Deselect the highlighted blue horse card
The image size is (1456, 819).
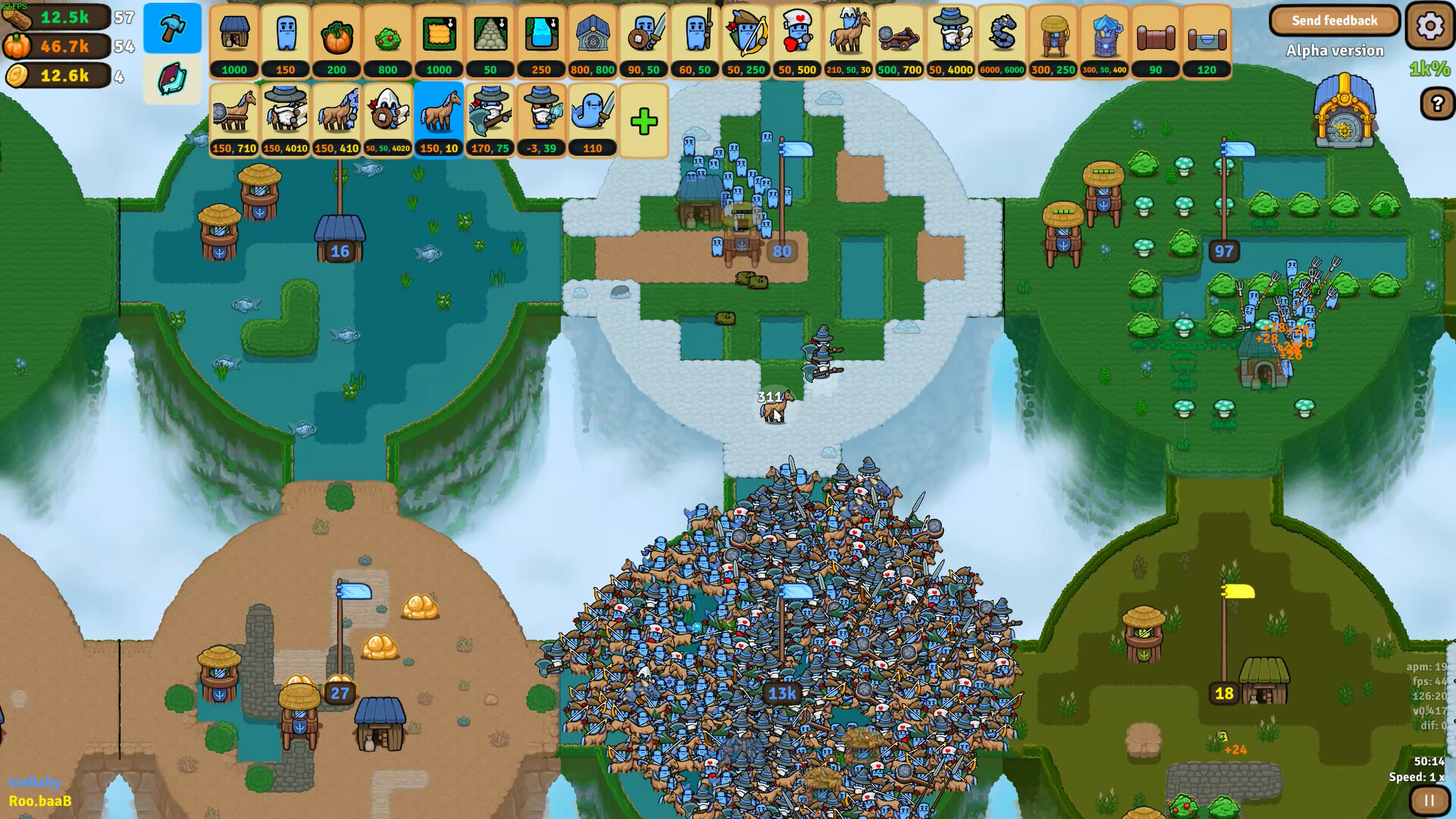[x=440, y=114]
